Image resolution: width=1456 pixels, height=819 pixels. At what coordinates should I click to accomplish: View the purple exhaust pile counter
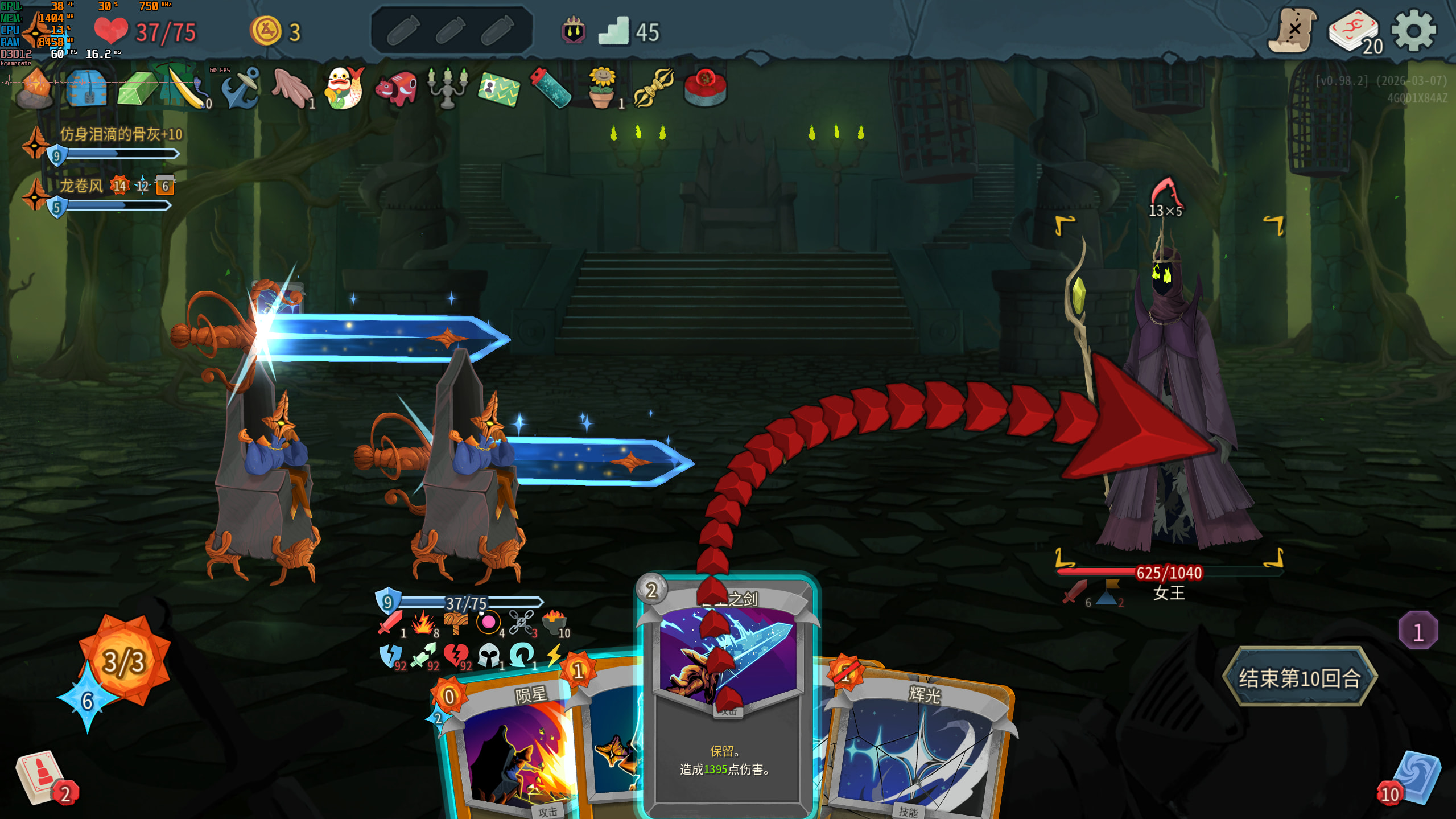click(1418, 631)
